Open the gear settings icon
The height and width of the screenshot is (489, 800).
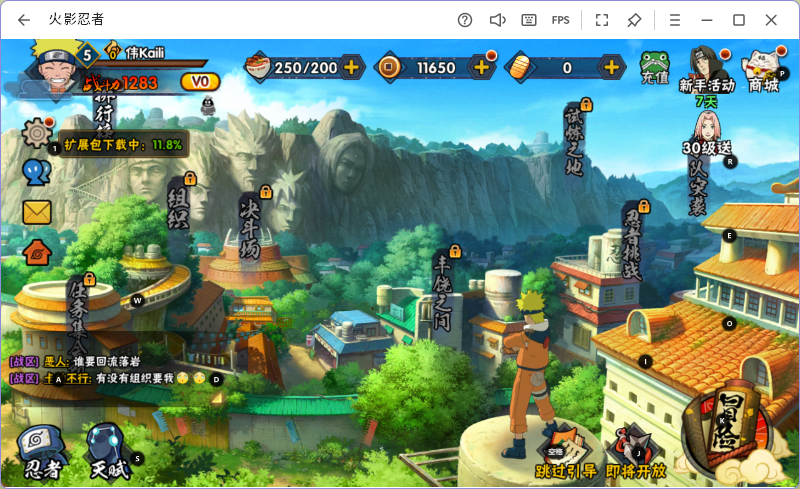(x=38, y=132)
